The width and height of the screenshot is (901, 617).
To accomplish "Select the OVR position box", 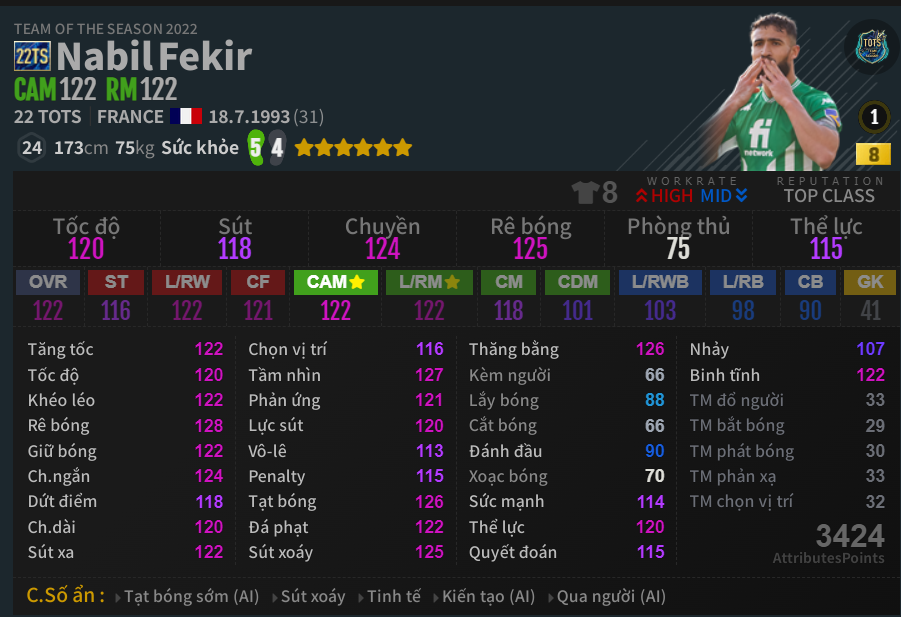I will point(48,282).
